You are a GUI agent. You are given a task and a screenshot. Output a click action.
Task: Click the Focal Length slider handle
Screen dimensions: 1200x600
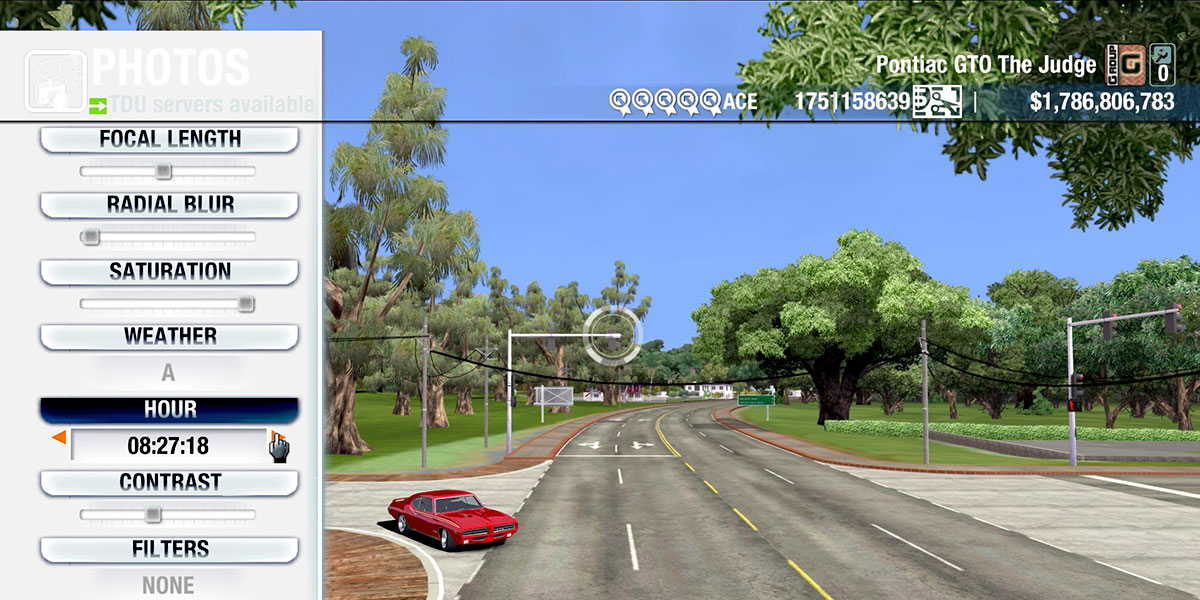click(x=163, y=171)
